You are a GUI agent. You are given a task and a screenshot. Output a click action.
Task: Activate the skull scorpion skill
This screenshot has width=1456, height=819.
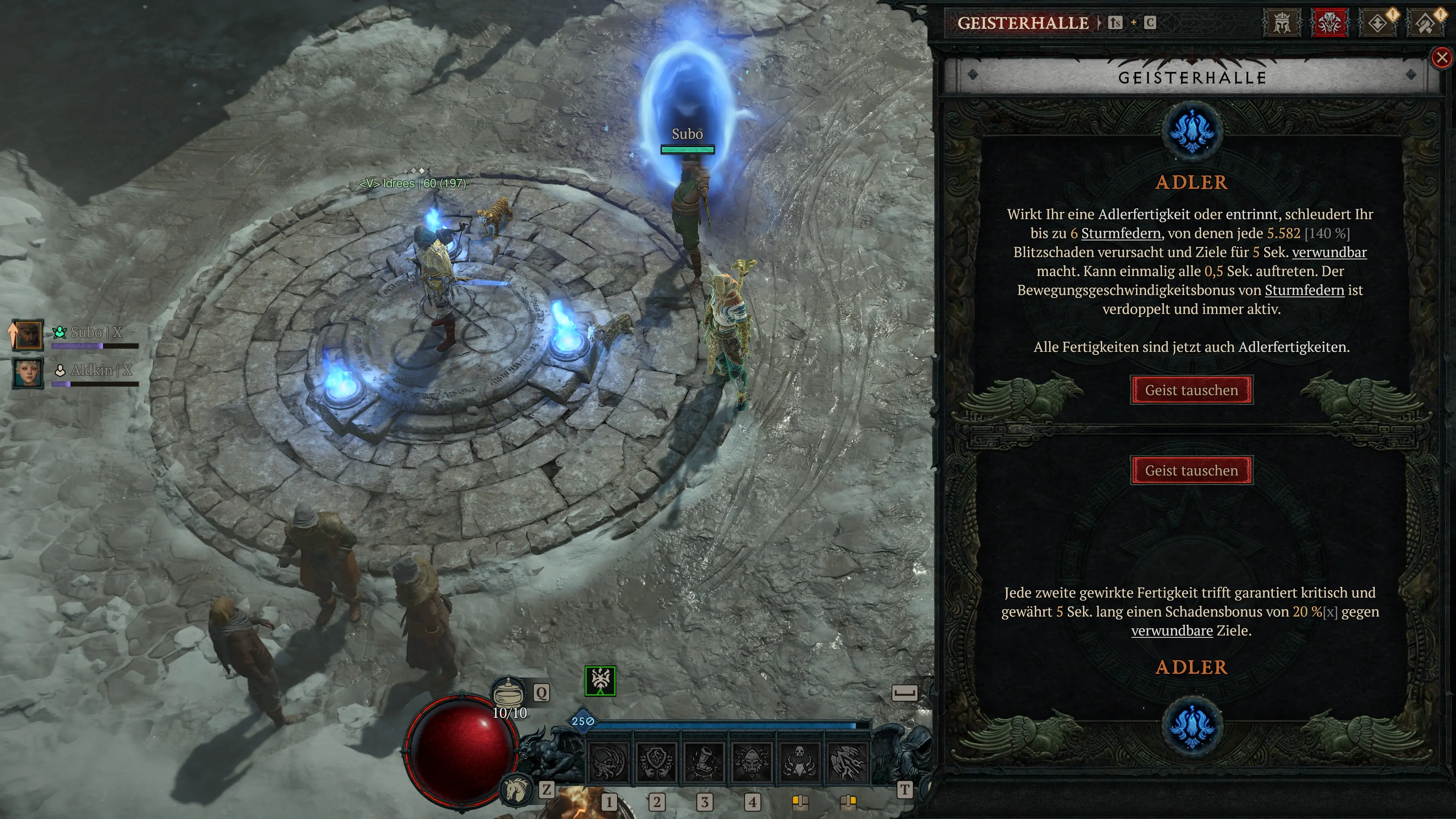799,762
